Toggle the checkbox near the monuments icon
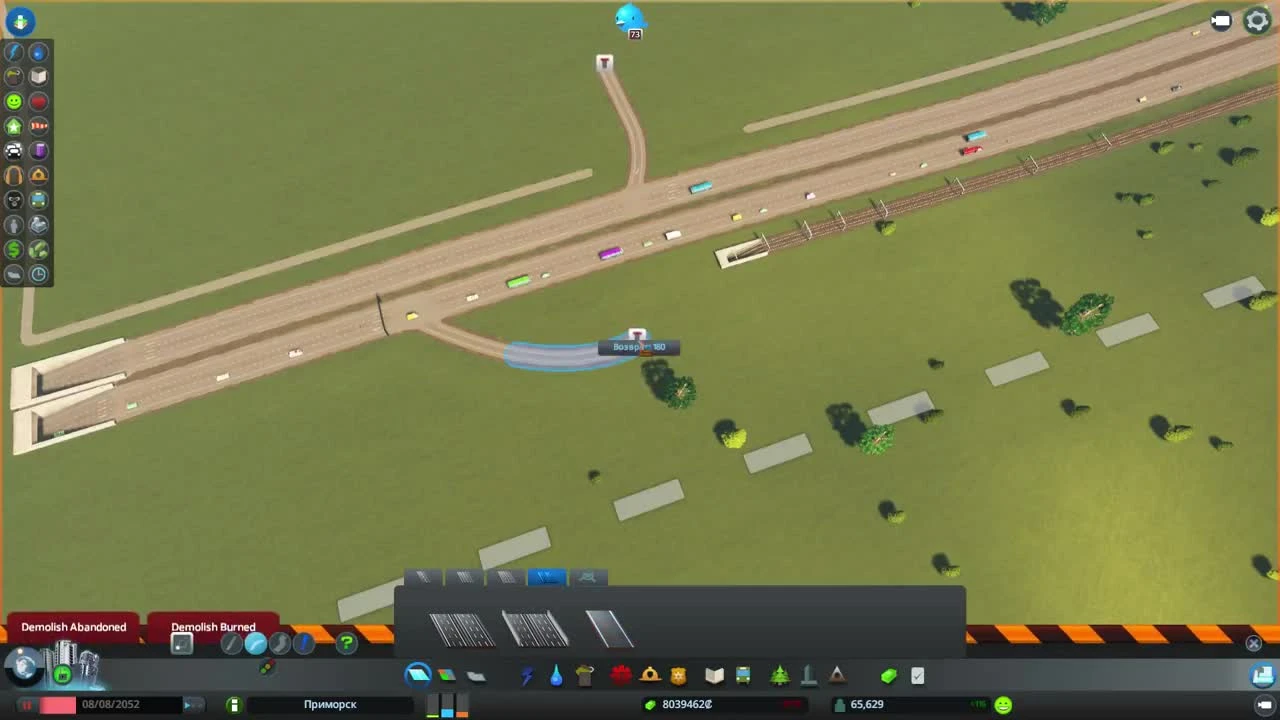The height and width of the screenshot is (720, 1280). (917, 675)
